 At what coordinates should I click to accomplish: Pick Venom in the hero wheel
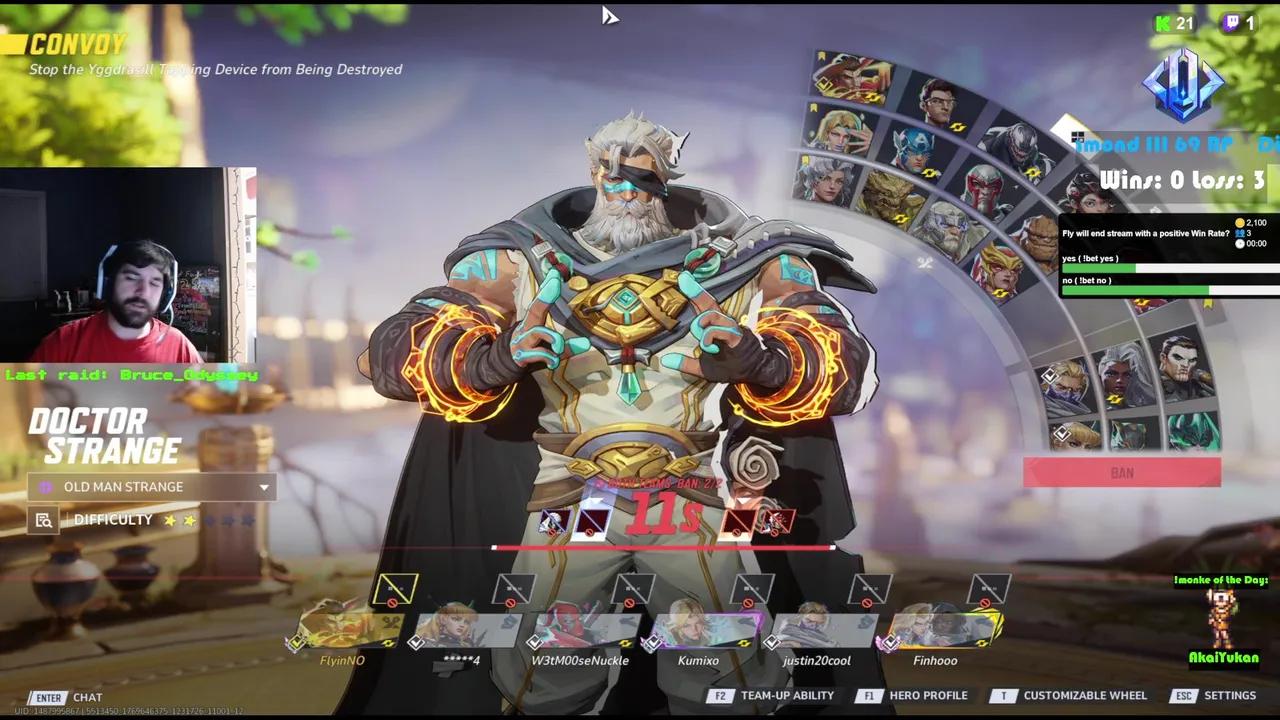click(x=1020, y=147)
